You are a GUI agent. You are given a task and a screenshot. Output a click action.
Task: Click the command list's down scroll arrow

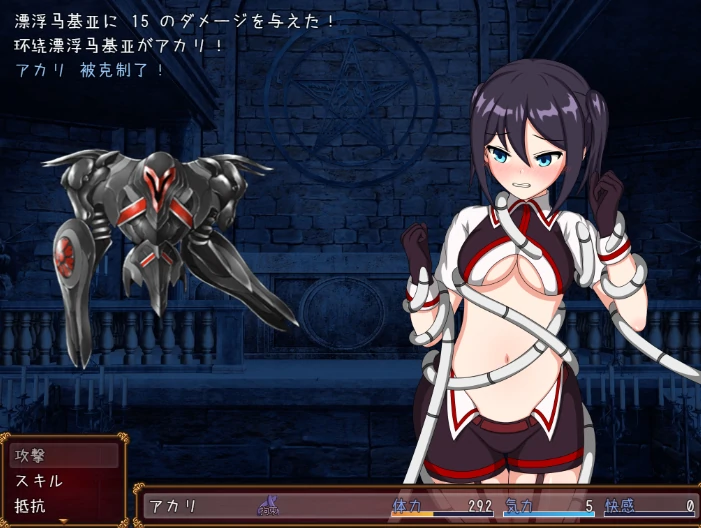click(64, 521)
